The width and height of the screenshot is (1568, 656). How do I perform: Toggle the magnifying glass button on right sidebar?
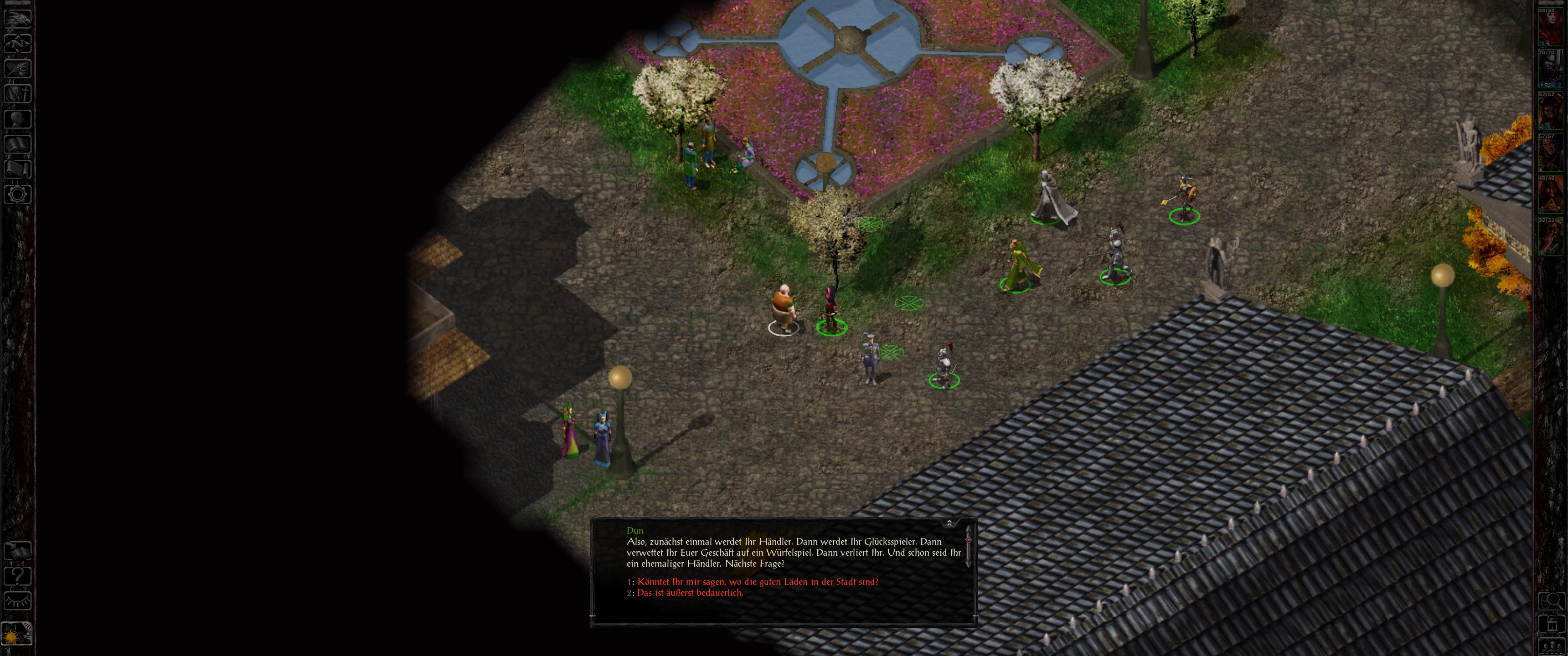coord(1552,600)
